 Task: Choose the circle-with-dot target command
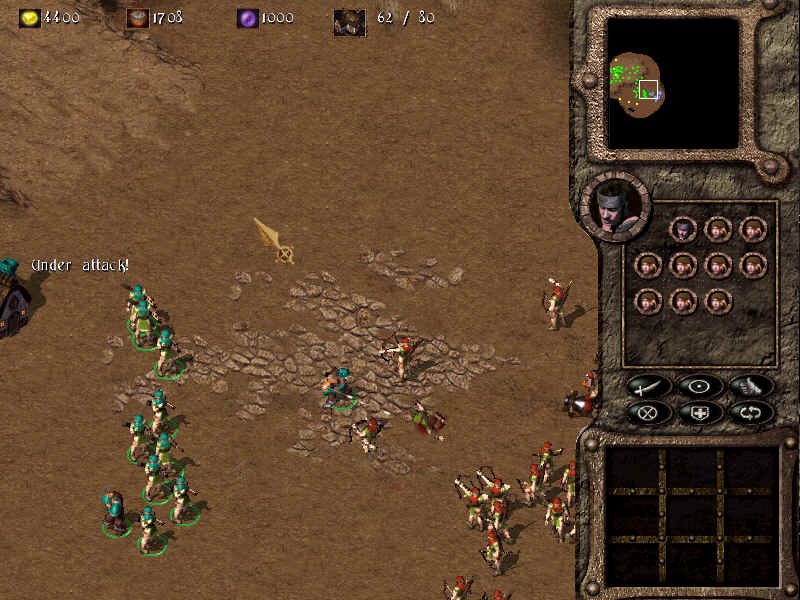point(699,386)
